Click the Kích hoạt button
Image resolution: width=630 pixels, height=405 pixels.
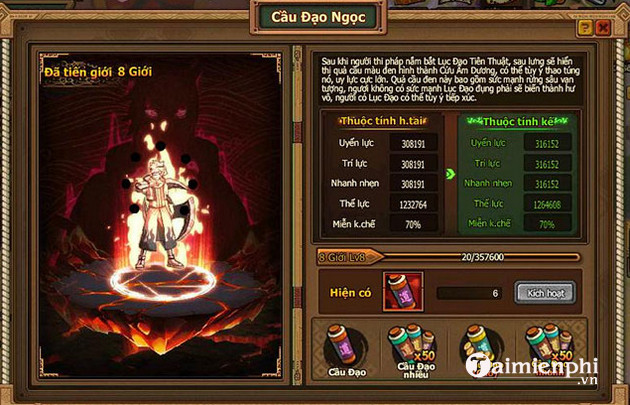[544, 292]
